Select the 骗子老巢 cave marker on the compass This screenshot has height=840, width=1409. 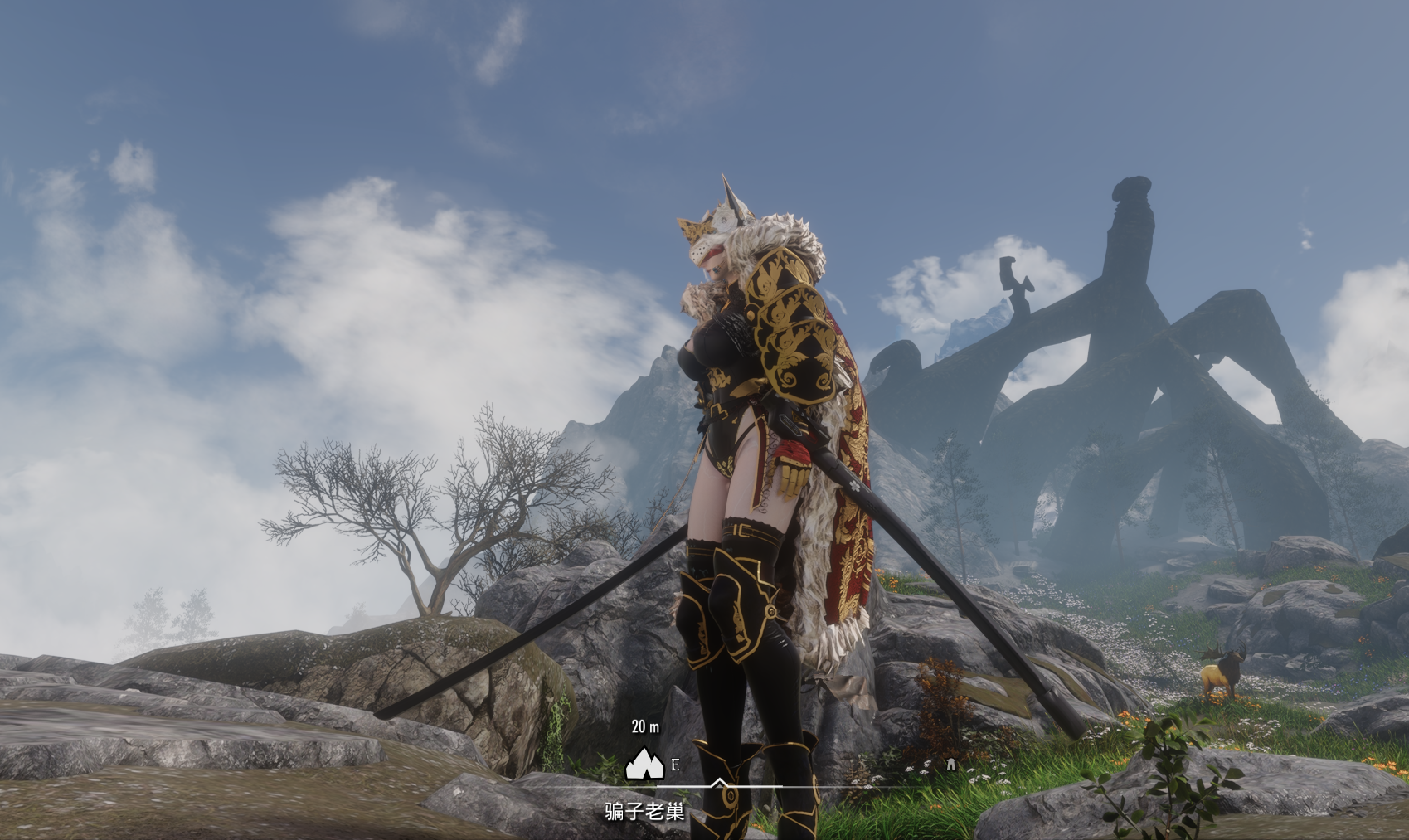pos(644,765)
